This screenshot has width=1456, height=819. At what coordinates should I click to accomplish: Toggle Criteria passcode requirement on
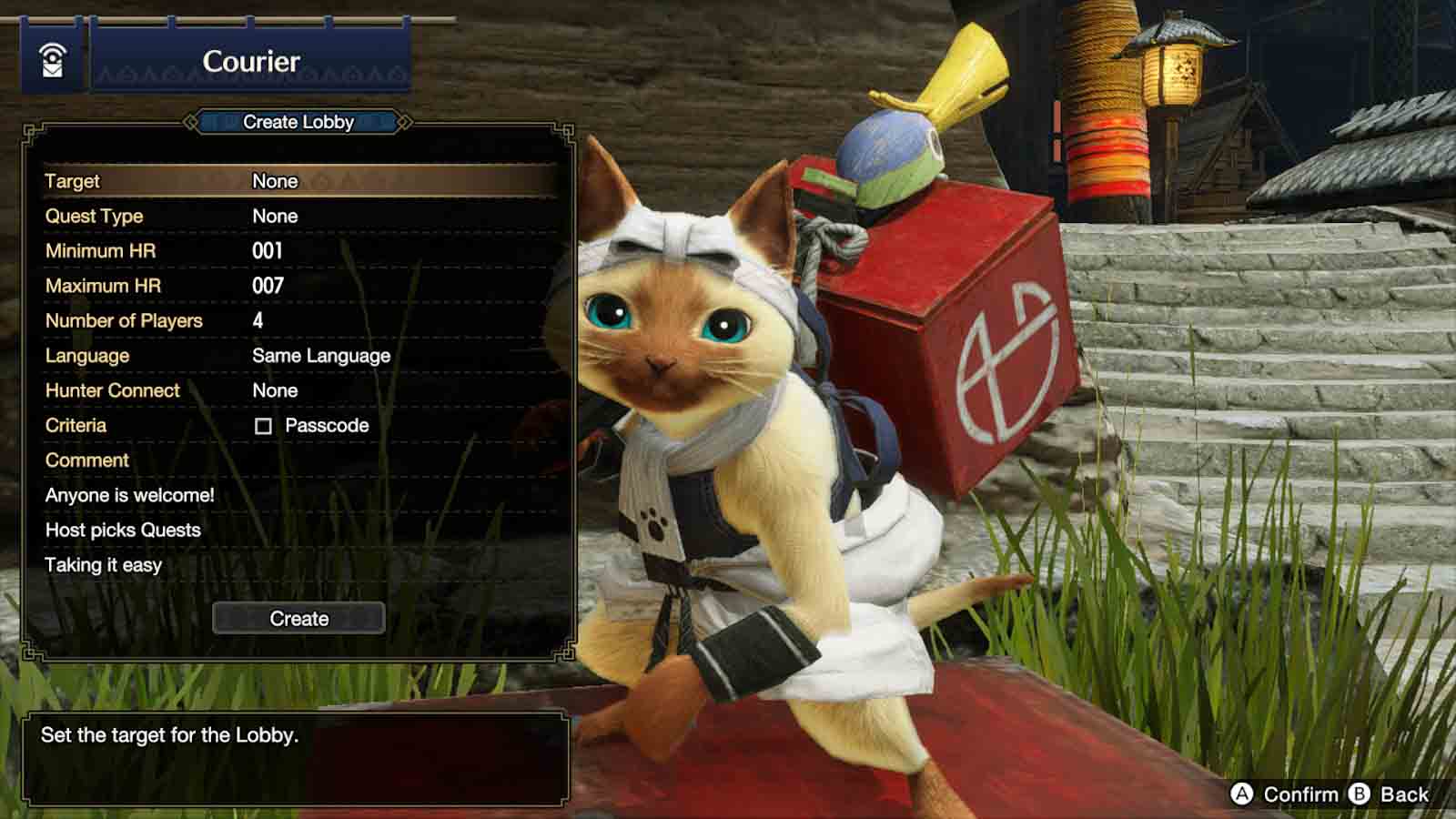(x=265, y=425)
